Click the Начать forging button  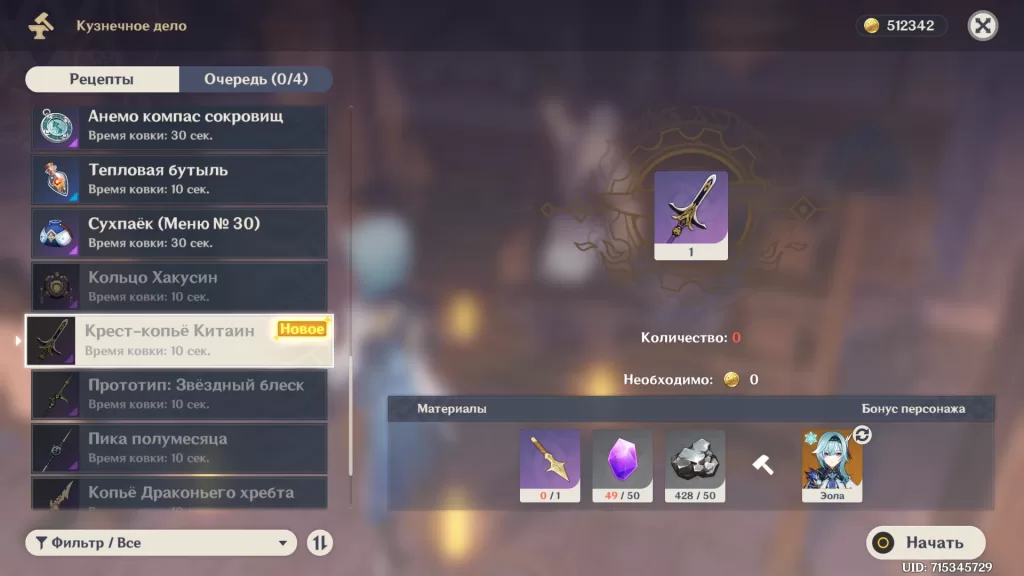(x=925, y=543)
